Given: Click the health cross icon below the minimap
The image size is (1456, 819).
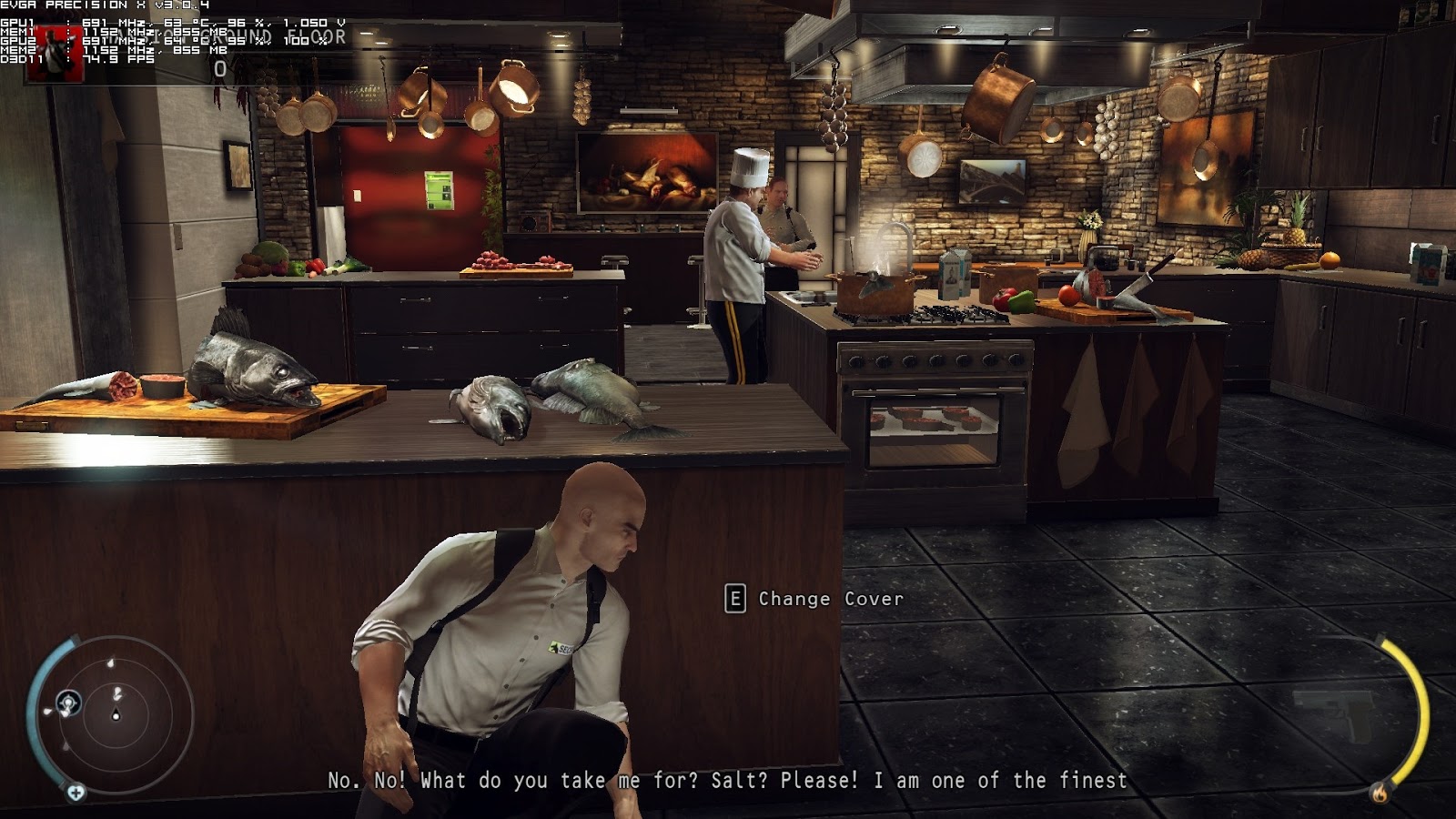Looking at the screenshot, I should pos(76,792).
